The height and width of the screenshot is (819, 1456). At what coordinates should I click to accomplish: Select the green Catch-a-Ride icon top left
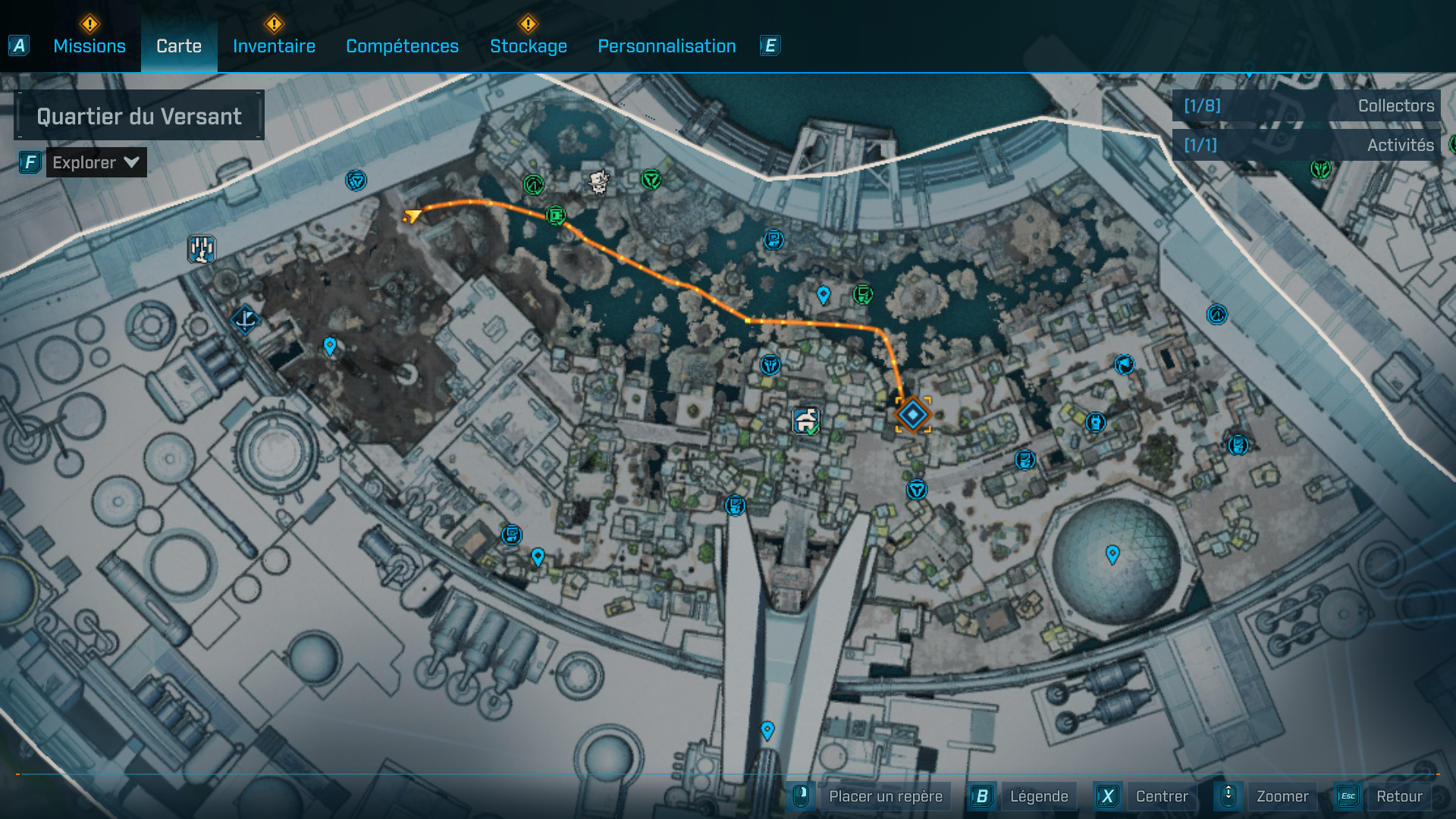point(533,184)
